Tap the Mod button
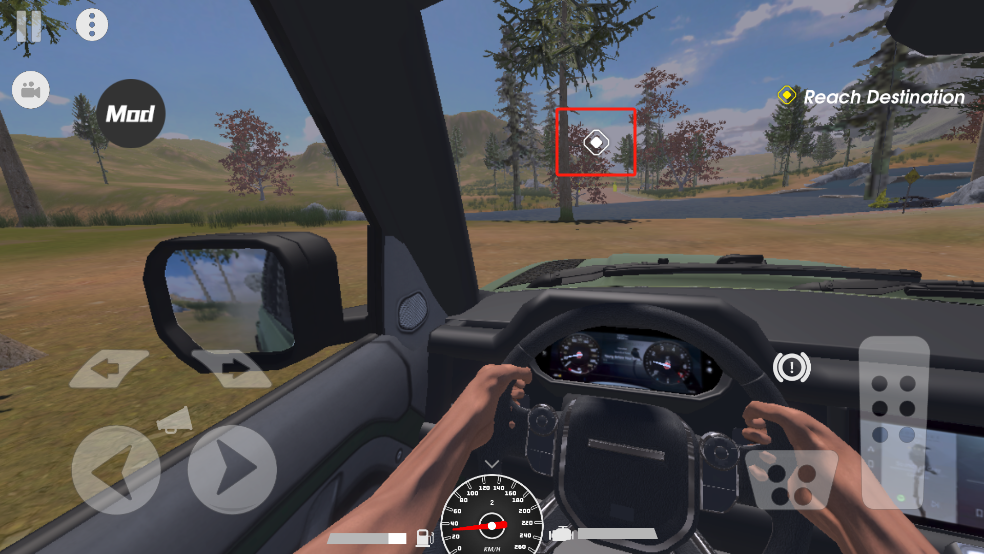The width and height of the screenshot is (984, 554). pyautogui.click(x=131, y=114)
